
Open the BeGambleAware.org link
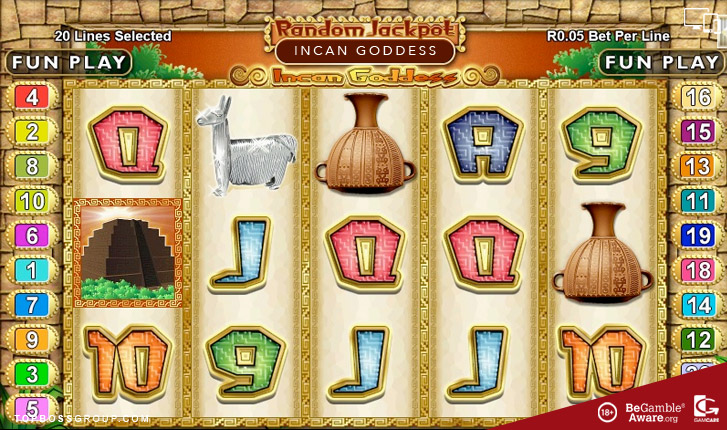654,411
